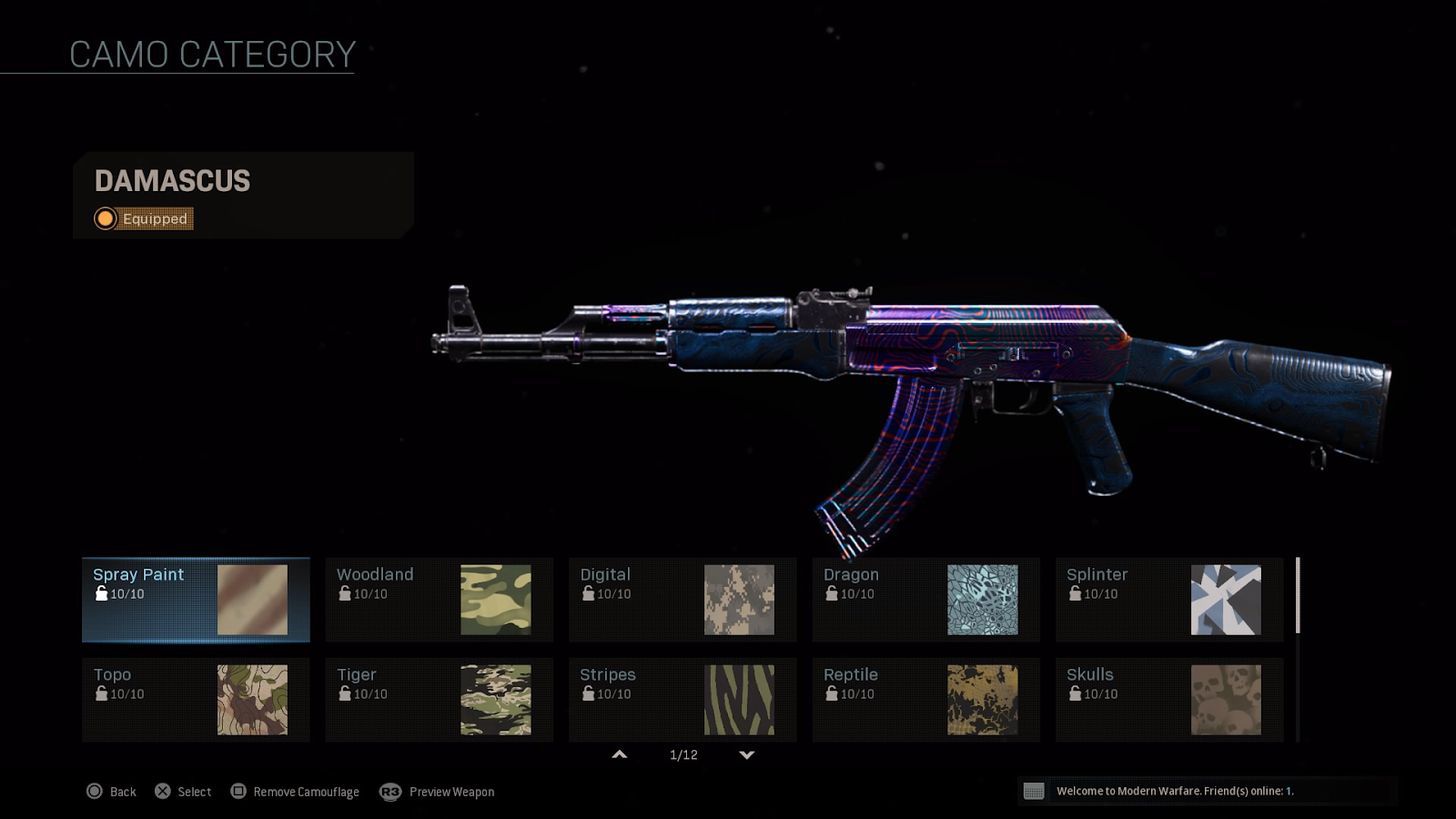Click the page down arrow
Screen dimensions: 1456x819
pos(746,754)
